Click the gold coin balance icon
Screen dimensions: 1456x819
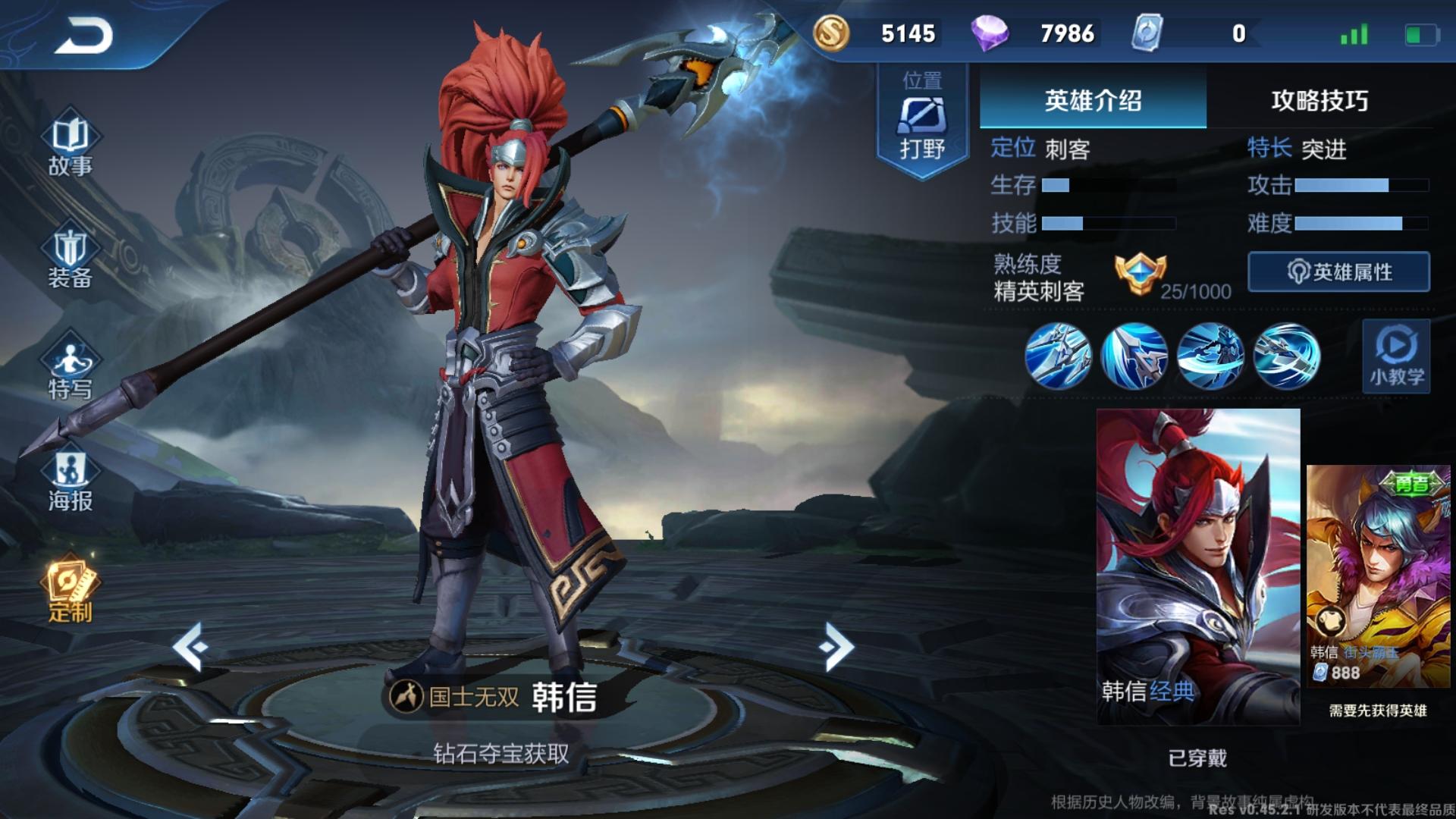[x=831, y=34]
